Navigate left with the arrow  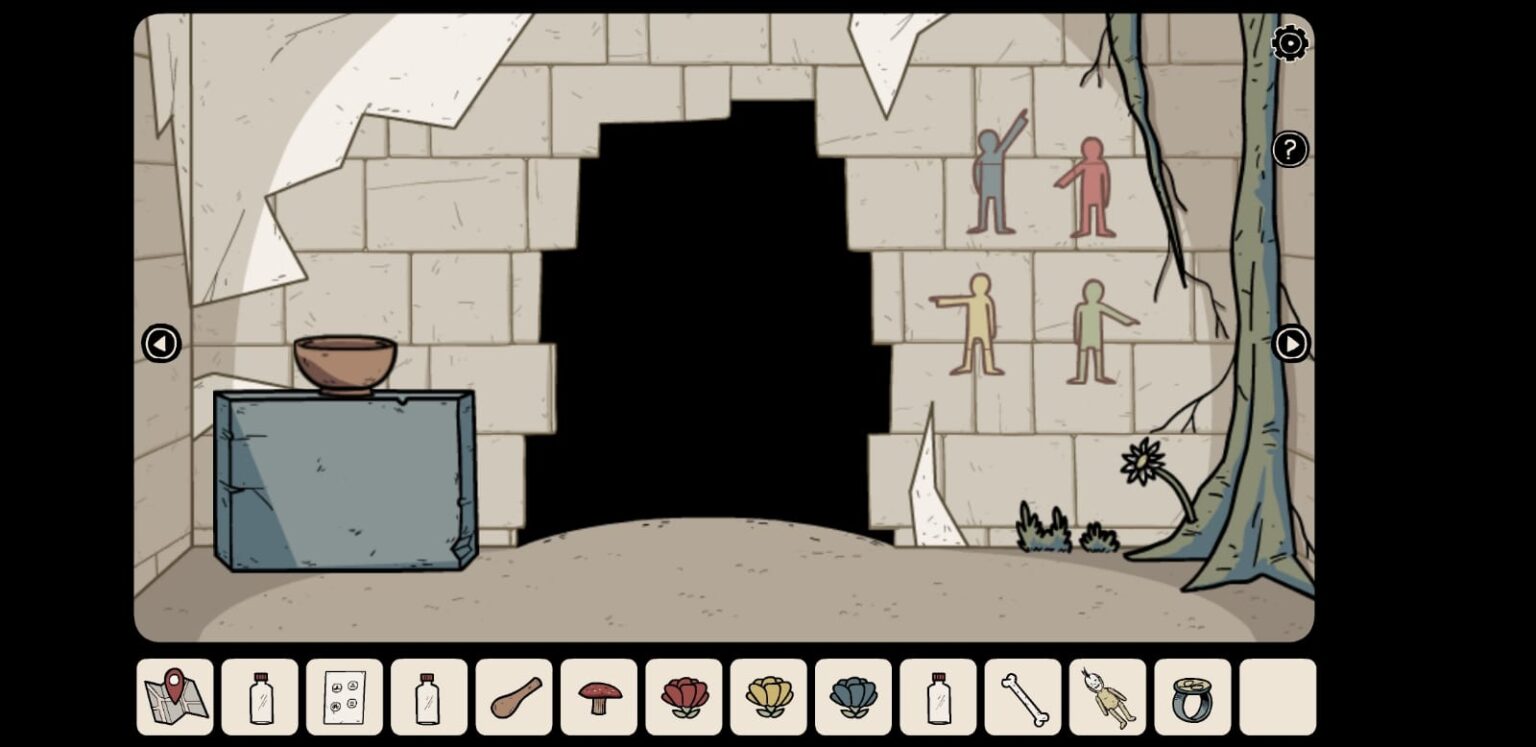(161, 343)
